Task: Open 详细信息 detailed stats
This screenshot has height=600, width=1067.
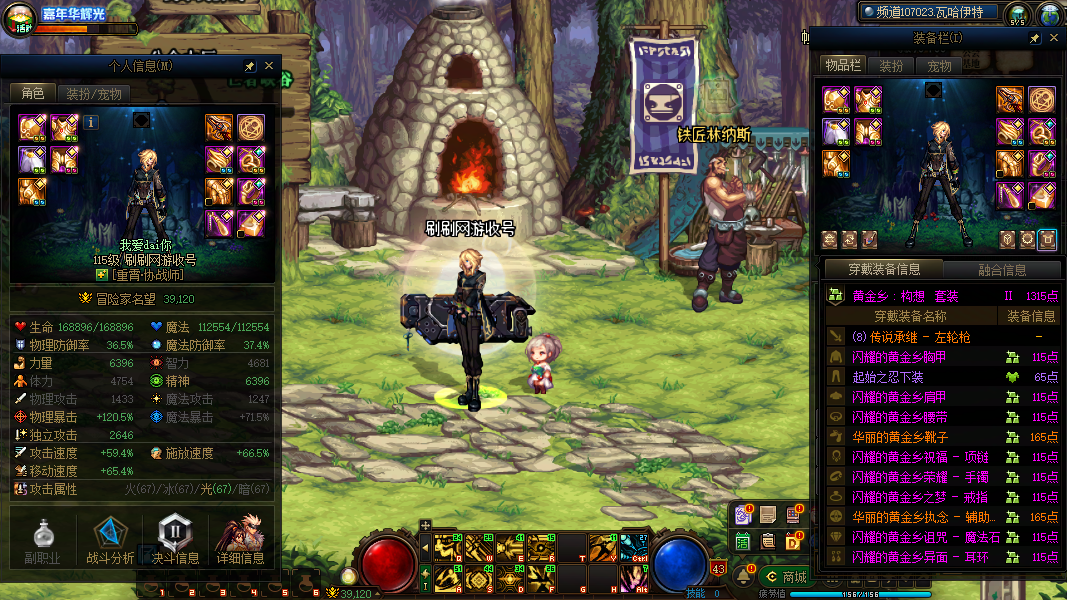Action: [240, 542]
